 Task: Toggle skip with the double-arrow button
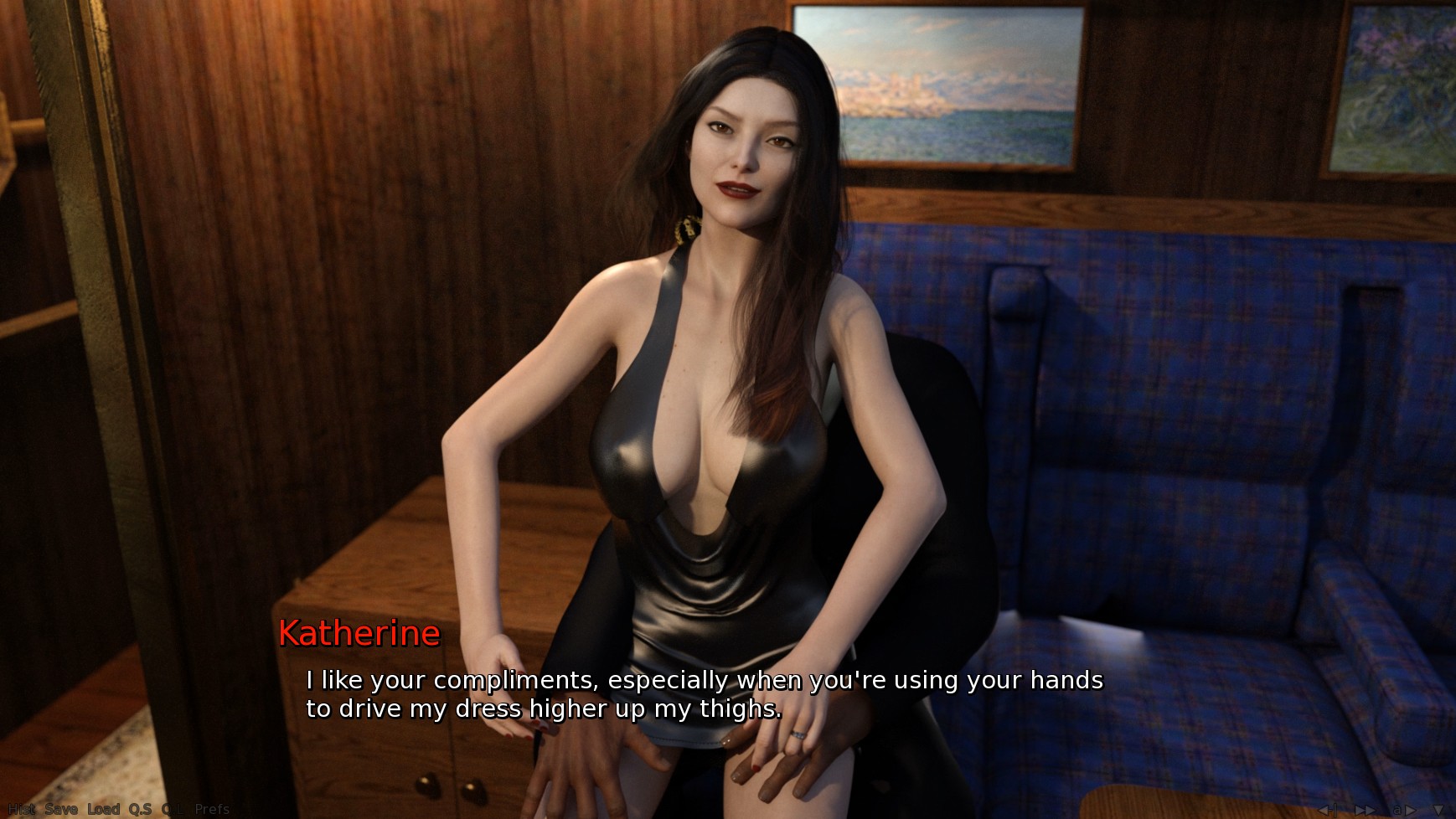1364,810
